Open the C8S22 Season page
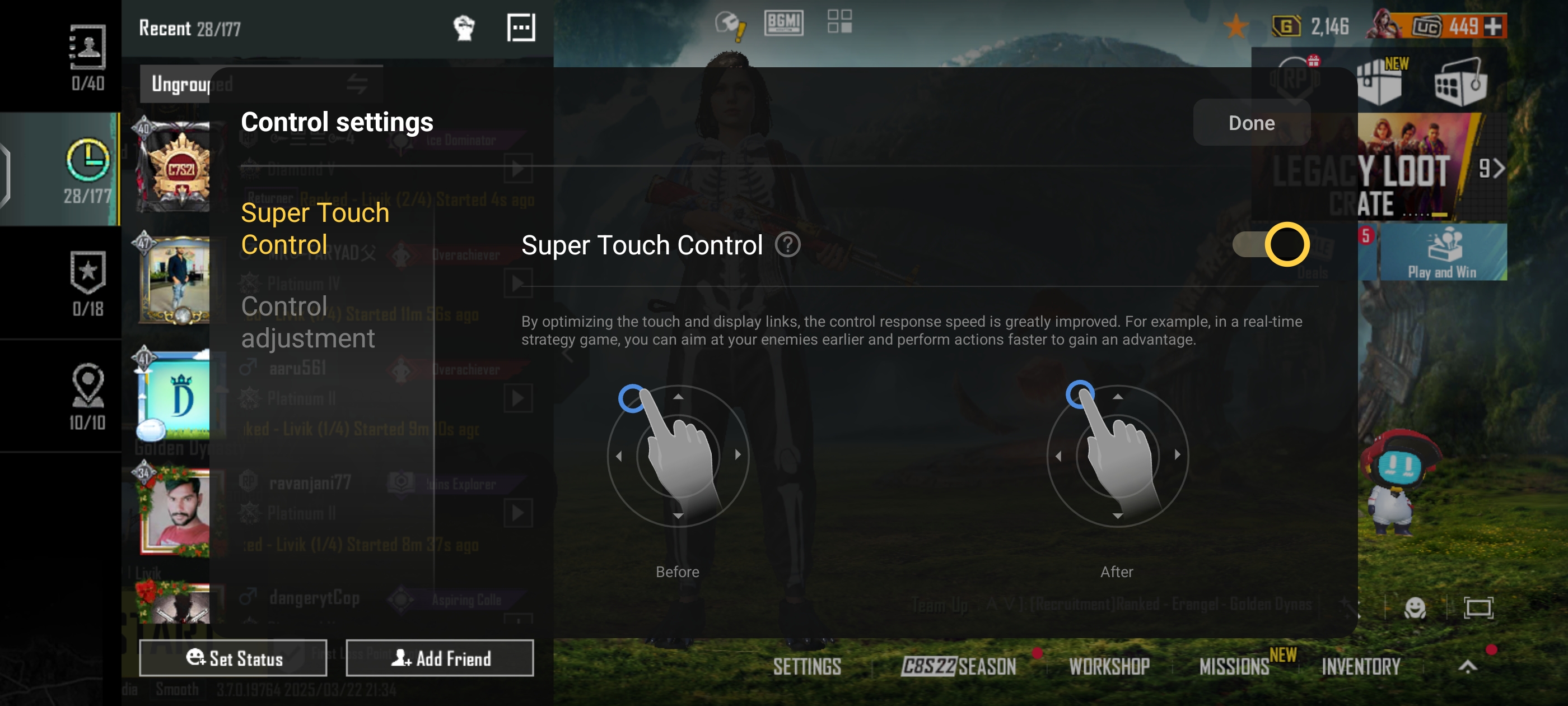1568x706 pixels. coord(958,666)
